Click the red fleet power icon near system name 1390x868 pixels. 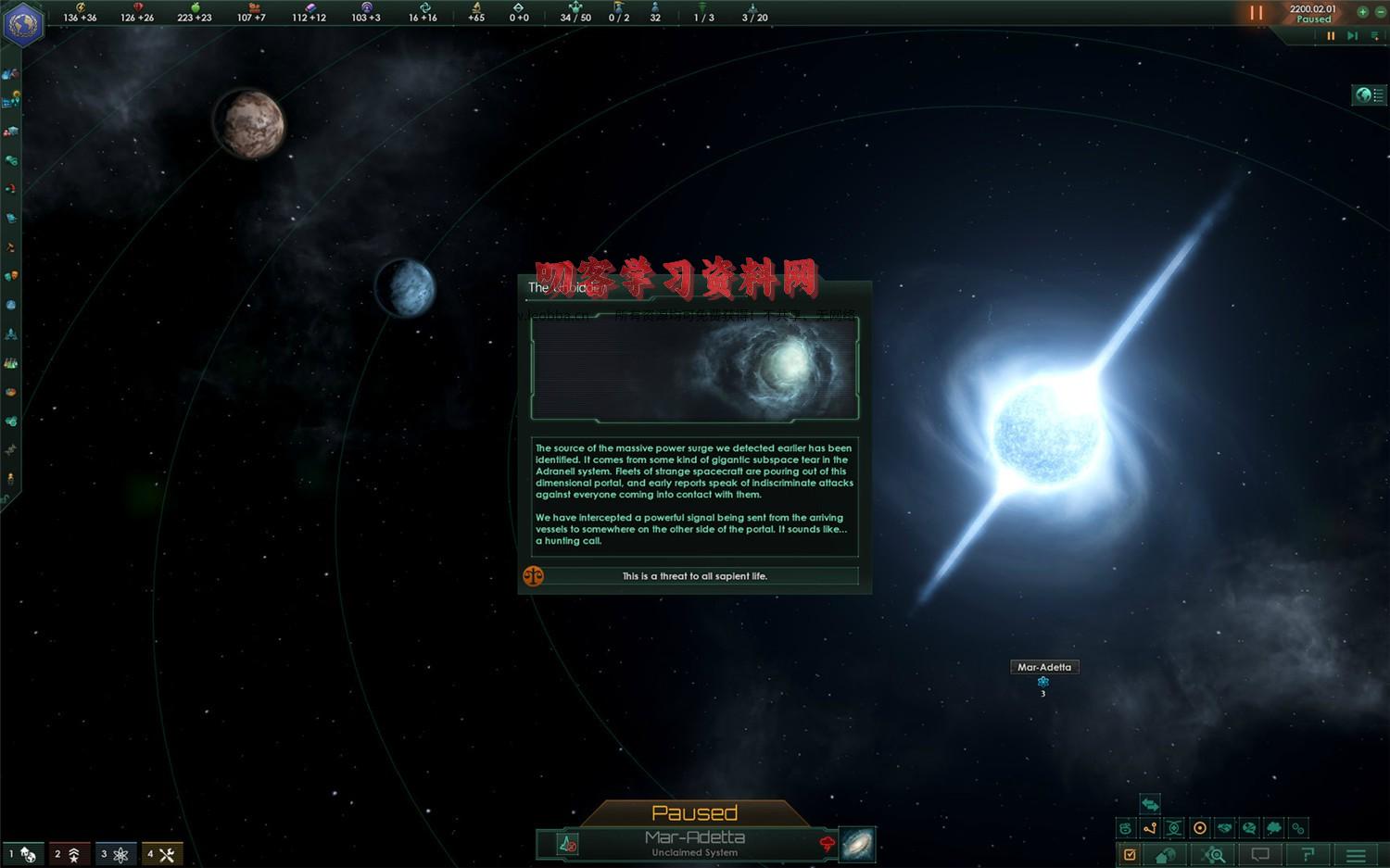[826, 844]
